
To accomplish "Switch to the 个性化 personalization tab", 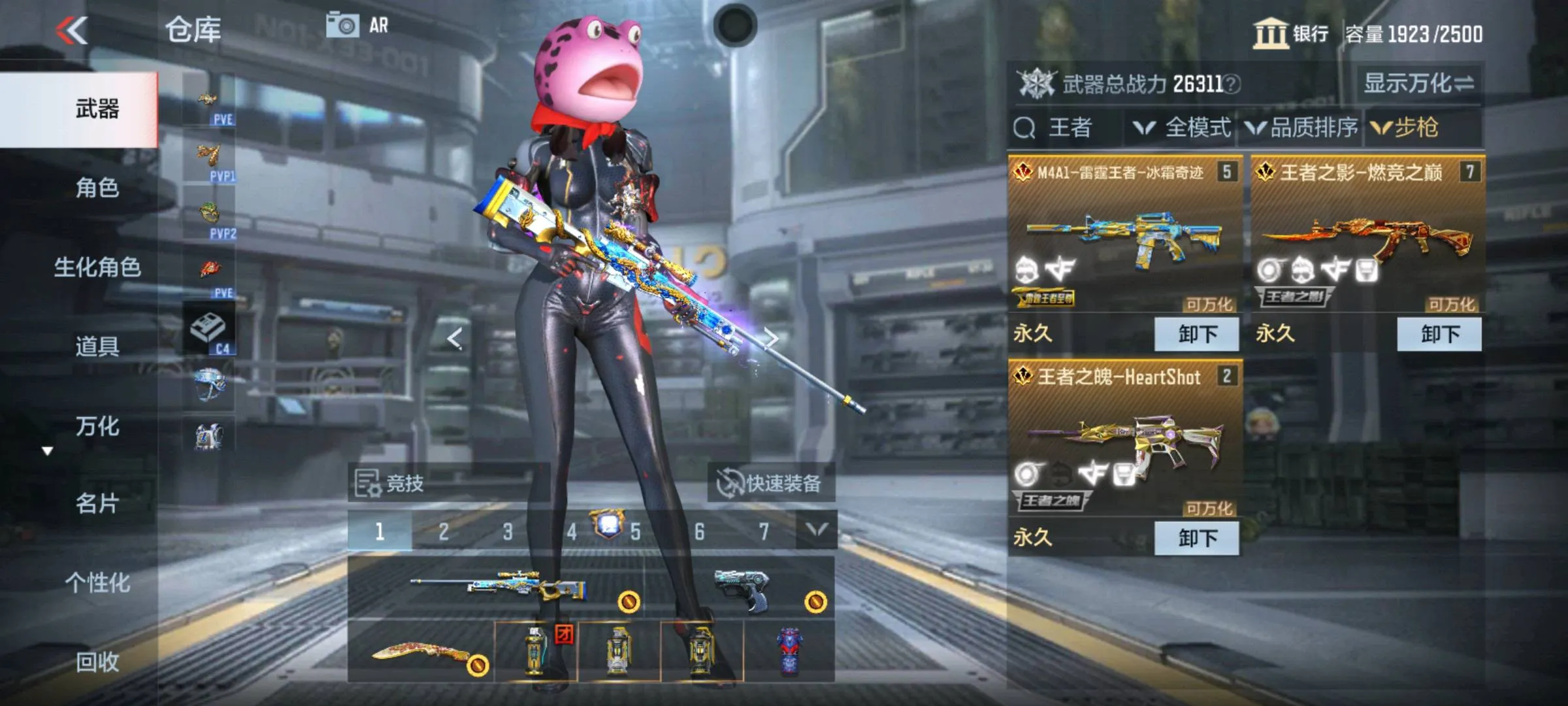I will [x=97, y=583].
